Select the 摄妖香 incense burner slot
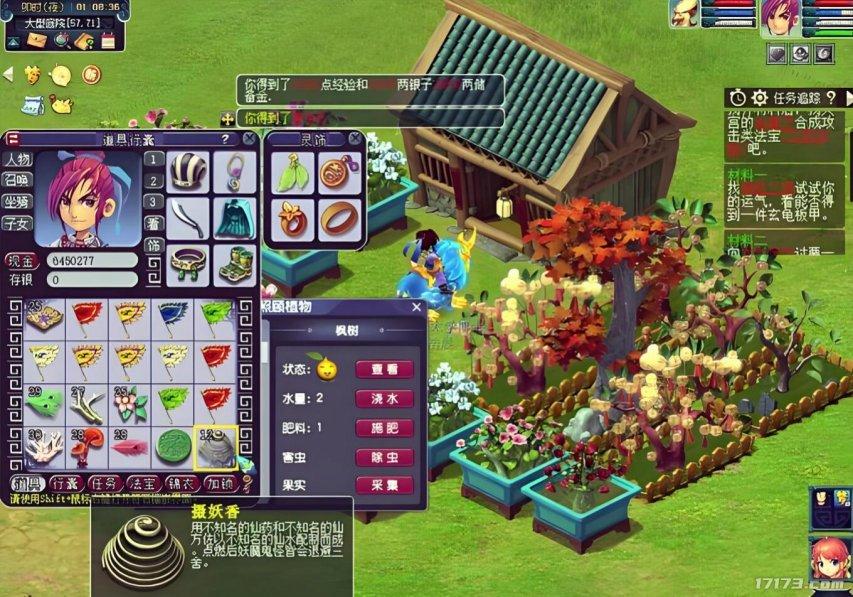Image resolution: width=853 pixels, height=597 pixels. pyautogui.click(x=215, y=447)
